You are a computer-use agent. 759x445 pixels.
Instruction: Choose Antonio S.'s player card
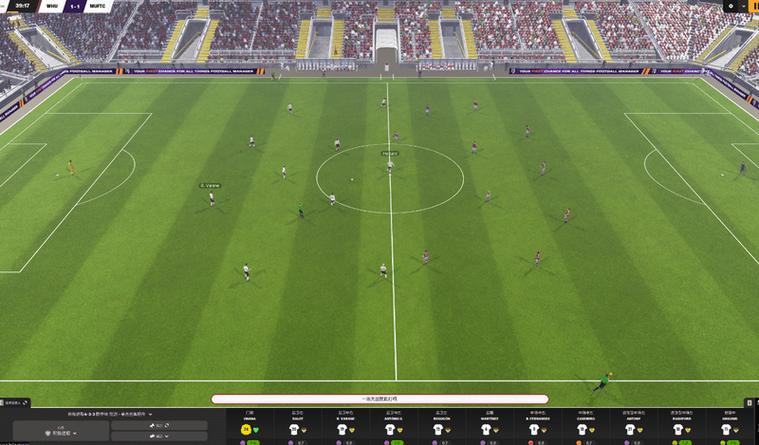[390, 427]
